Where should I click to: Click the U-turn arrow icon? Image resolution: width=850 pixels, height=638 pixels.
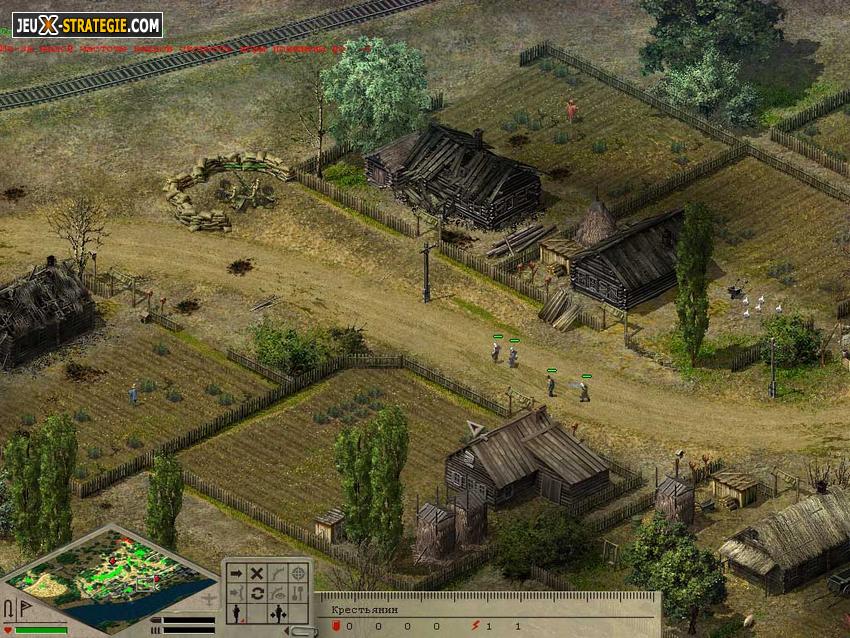click(8, 608)
